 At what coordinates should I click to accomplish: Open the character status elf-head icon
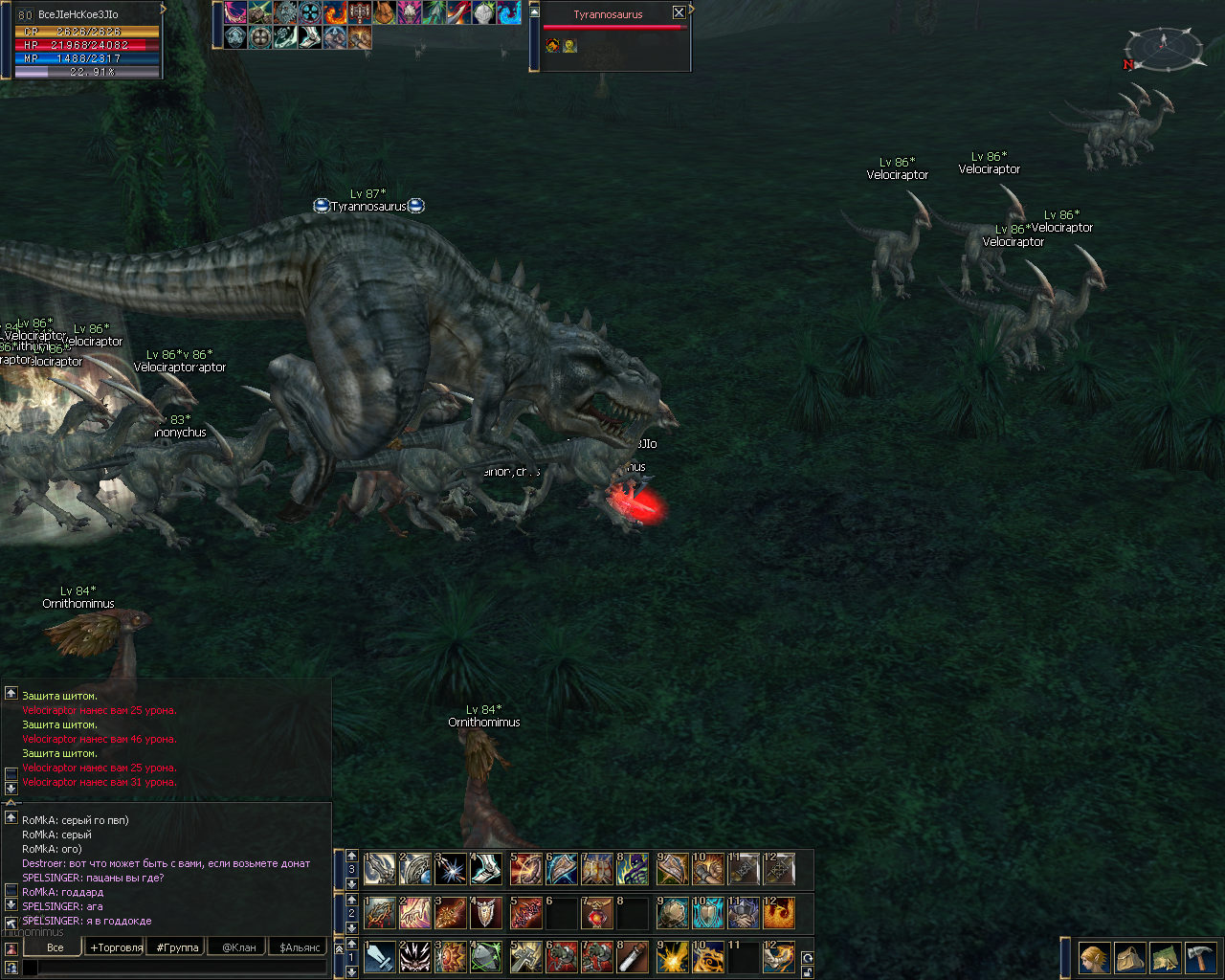coord(1094,957)
